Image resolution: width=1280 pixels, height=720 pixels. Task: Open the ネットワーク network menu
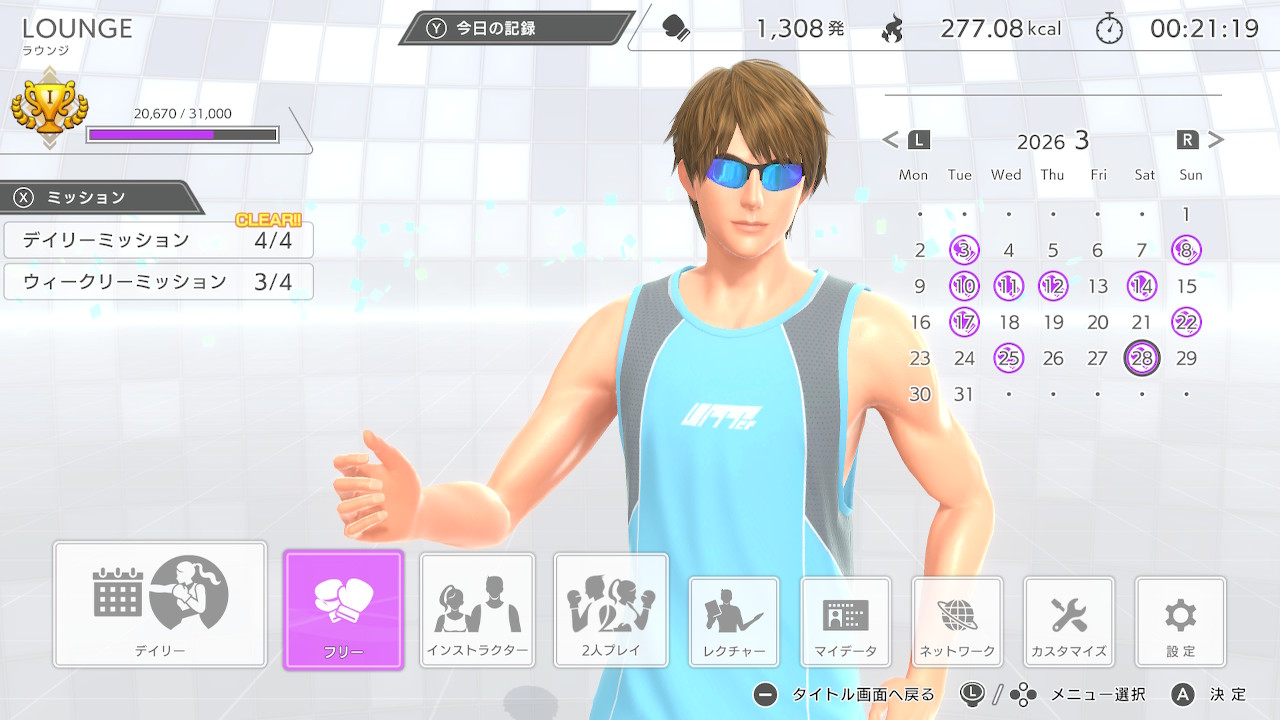click(957, 622)
